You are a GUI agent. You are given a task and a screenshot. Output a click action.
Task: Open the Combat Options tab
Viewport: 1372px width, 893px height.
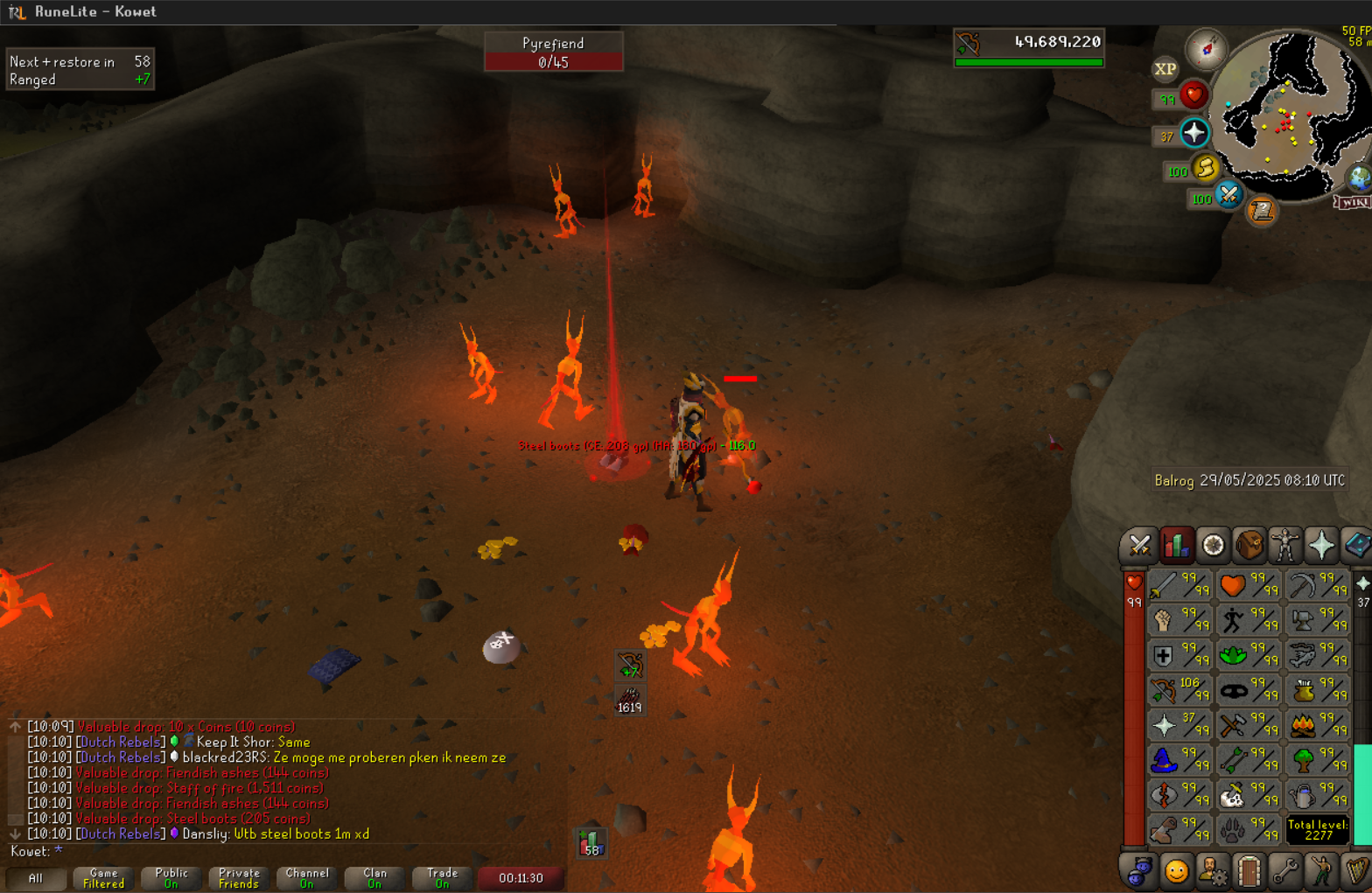[1139, 546]
